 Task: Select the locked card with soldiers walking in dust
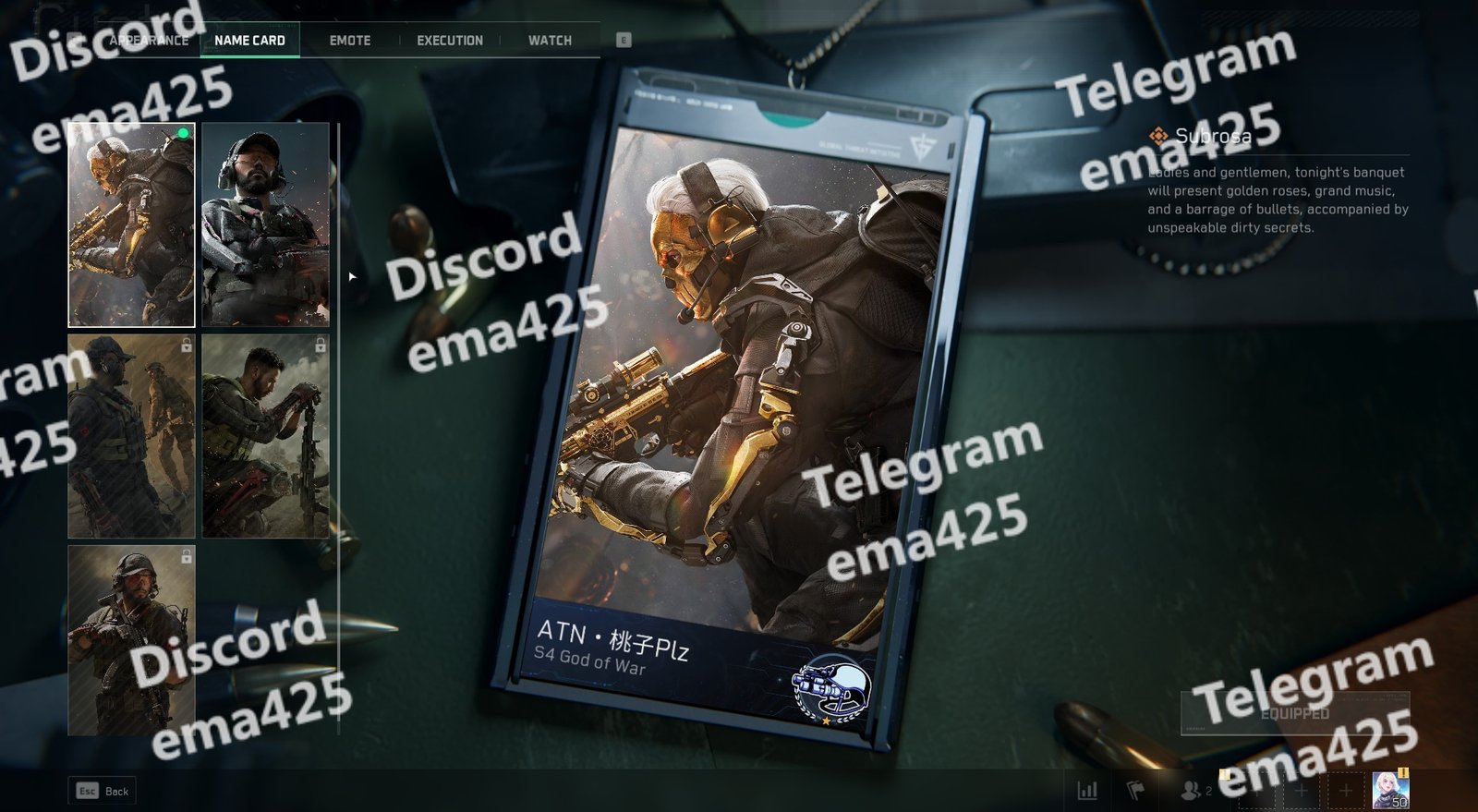pos(131,436)
